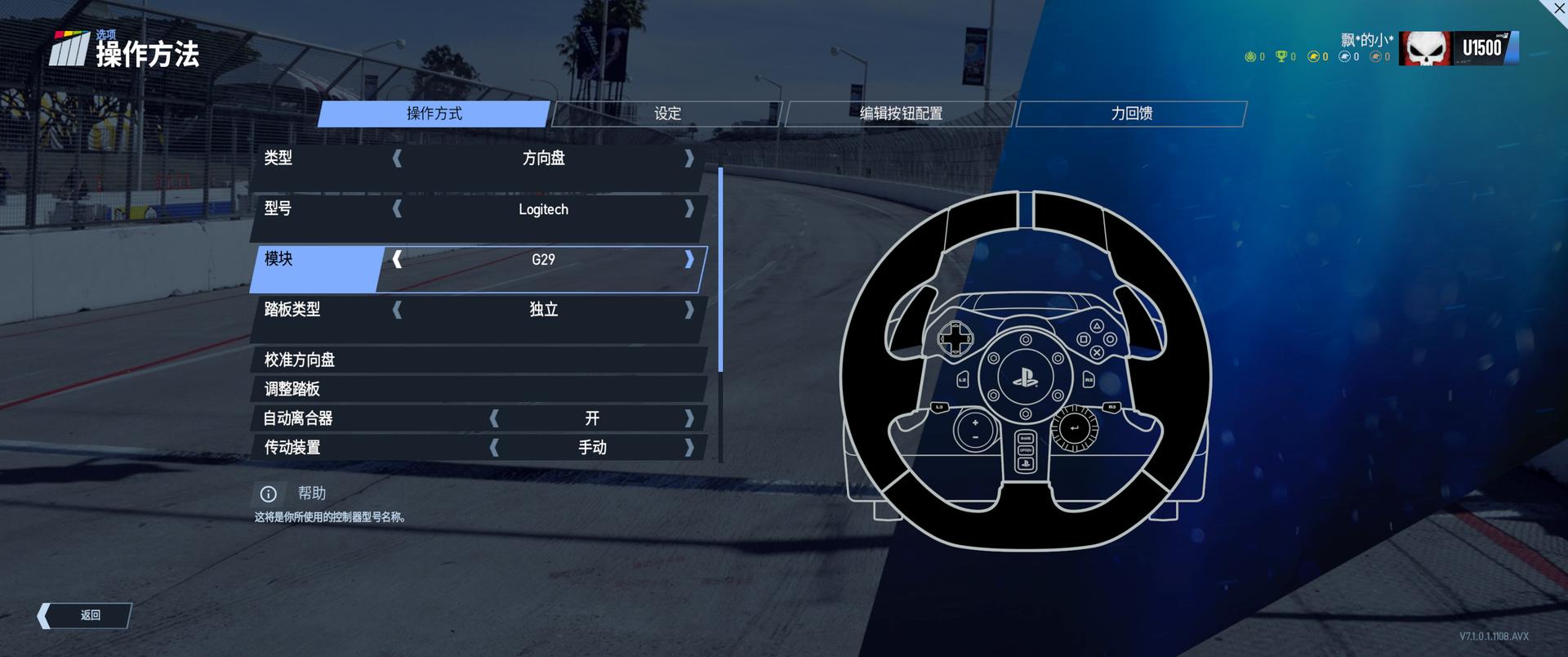Choose previous 型号 with left arrow
1568x657 pixels.
(x=398, y=208)
